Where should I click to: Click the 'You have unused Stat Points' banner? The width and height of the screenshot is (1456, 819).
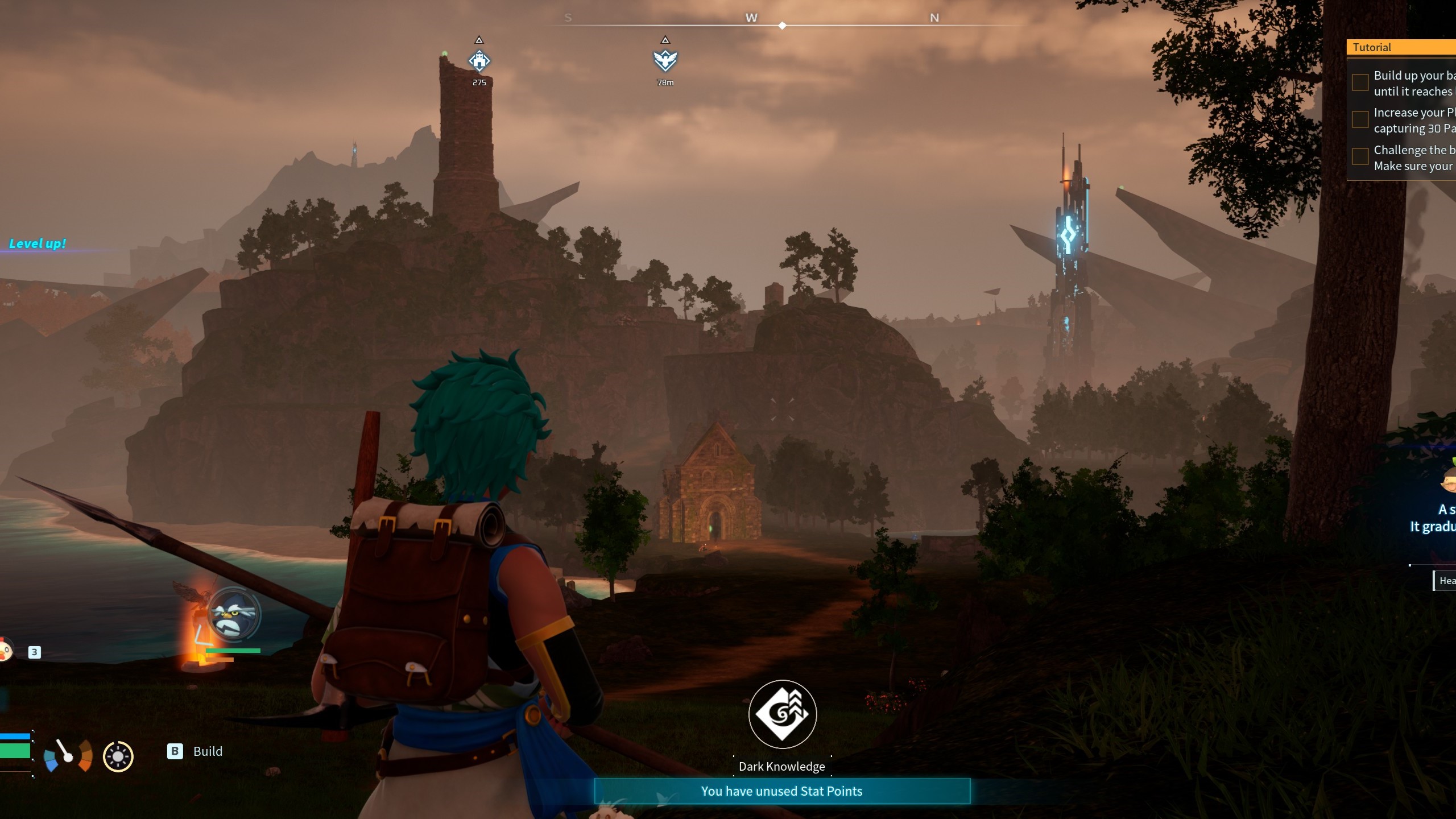782,791
